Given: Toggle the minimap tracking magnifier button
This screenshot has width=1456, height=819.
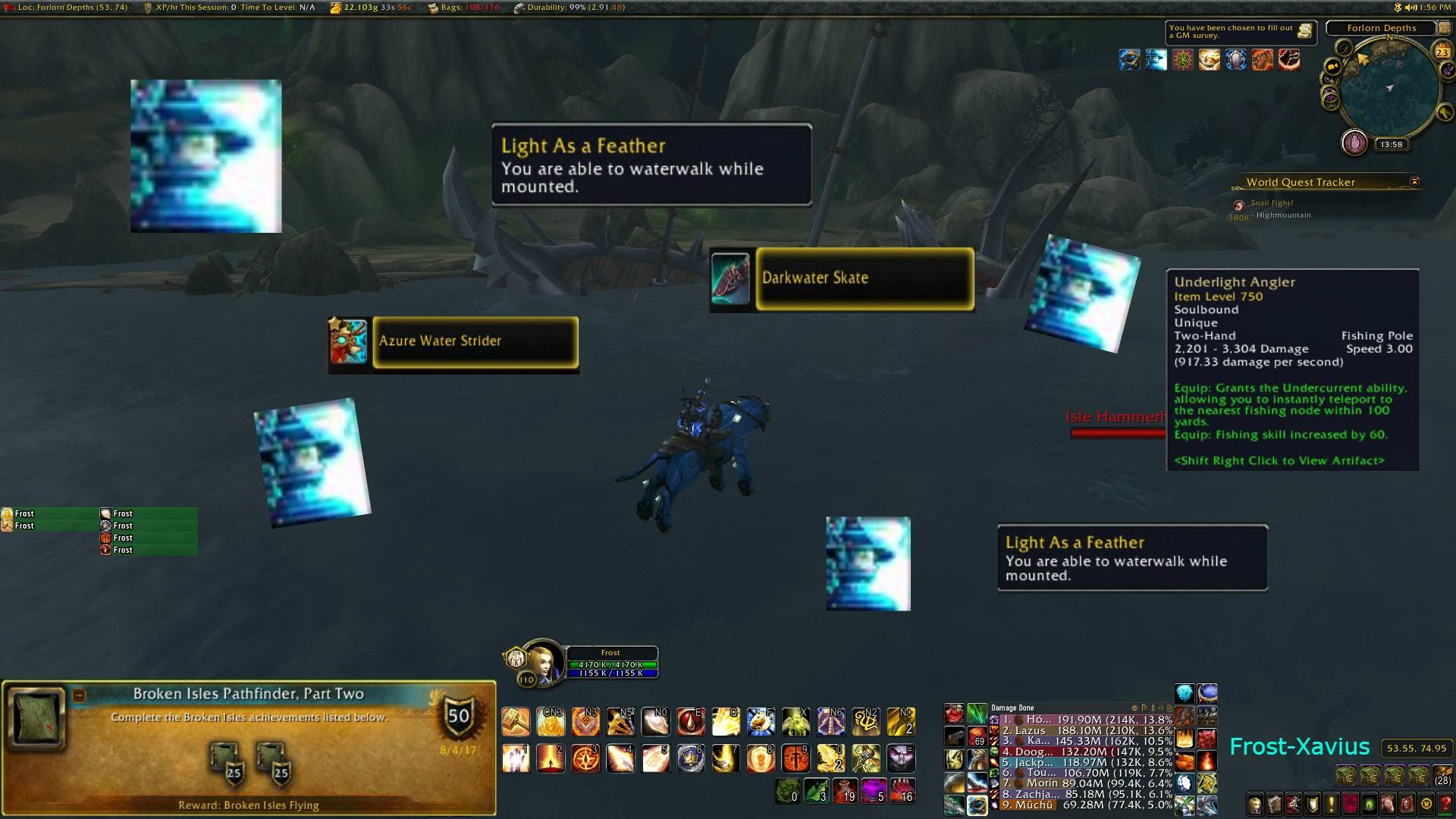Looking at the screenshot, I should click(1344, 48).
